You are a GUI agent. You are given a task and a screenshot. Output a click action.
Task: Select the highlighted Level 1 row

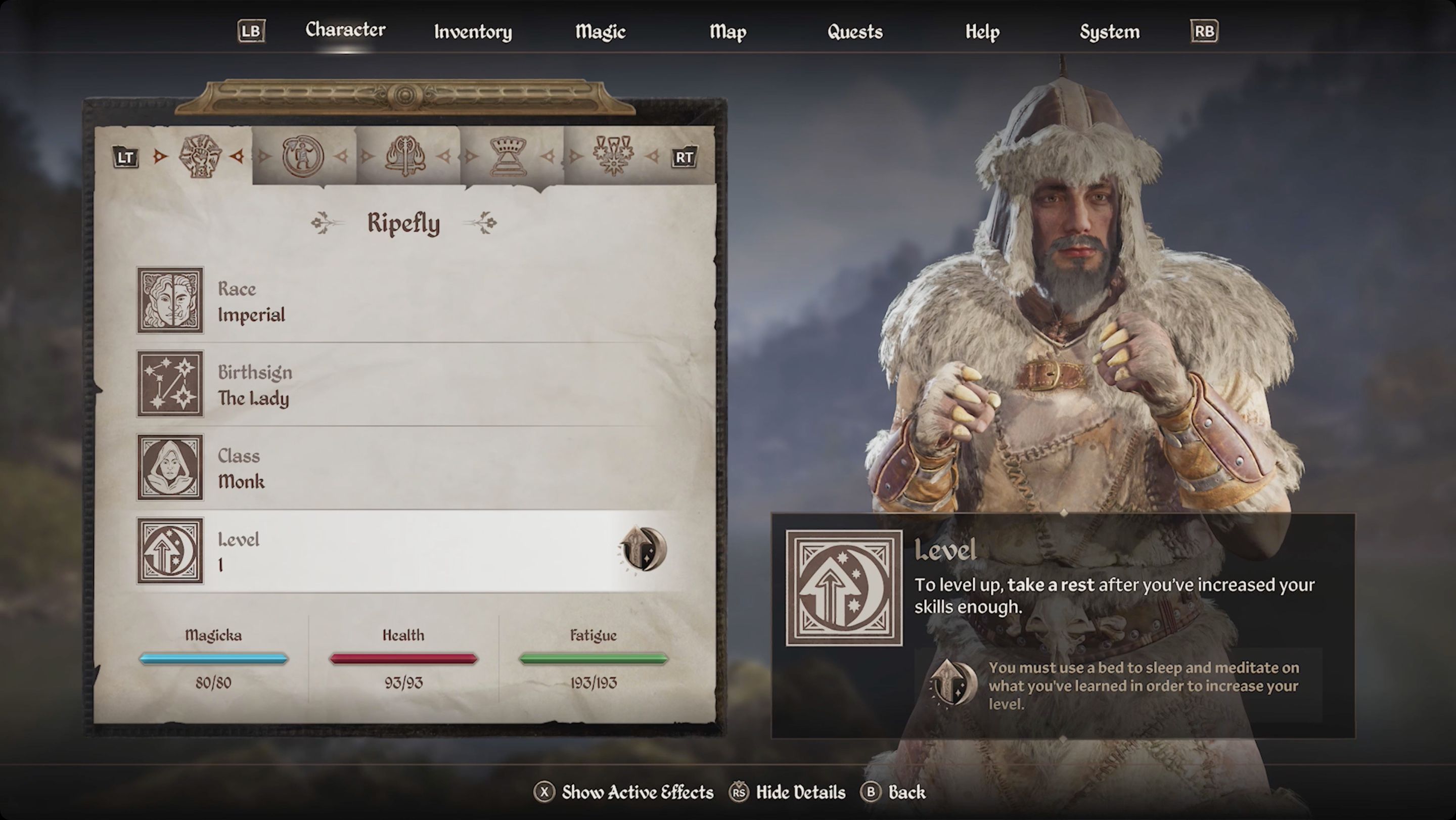coord(396,551)
